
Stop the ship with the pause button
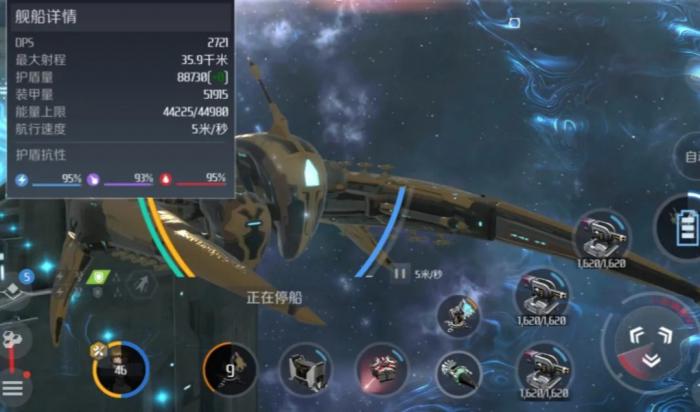(x=400, y=272)
